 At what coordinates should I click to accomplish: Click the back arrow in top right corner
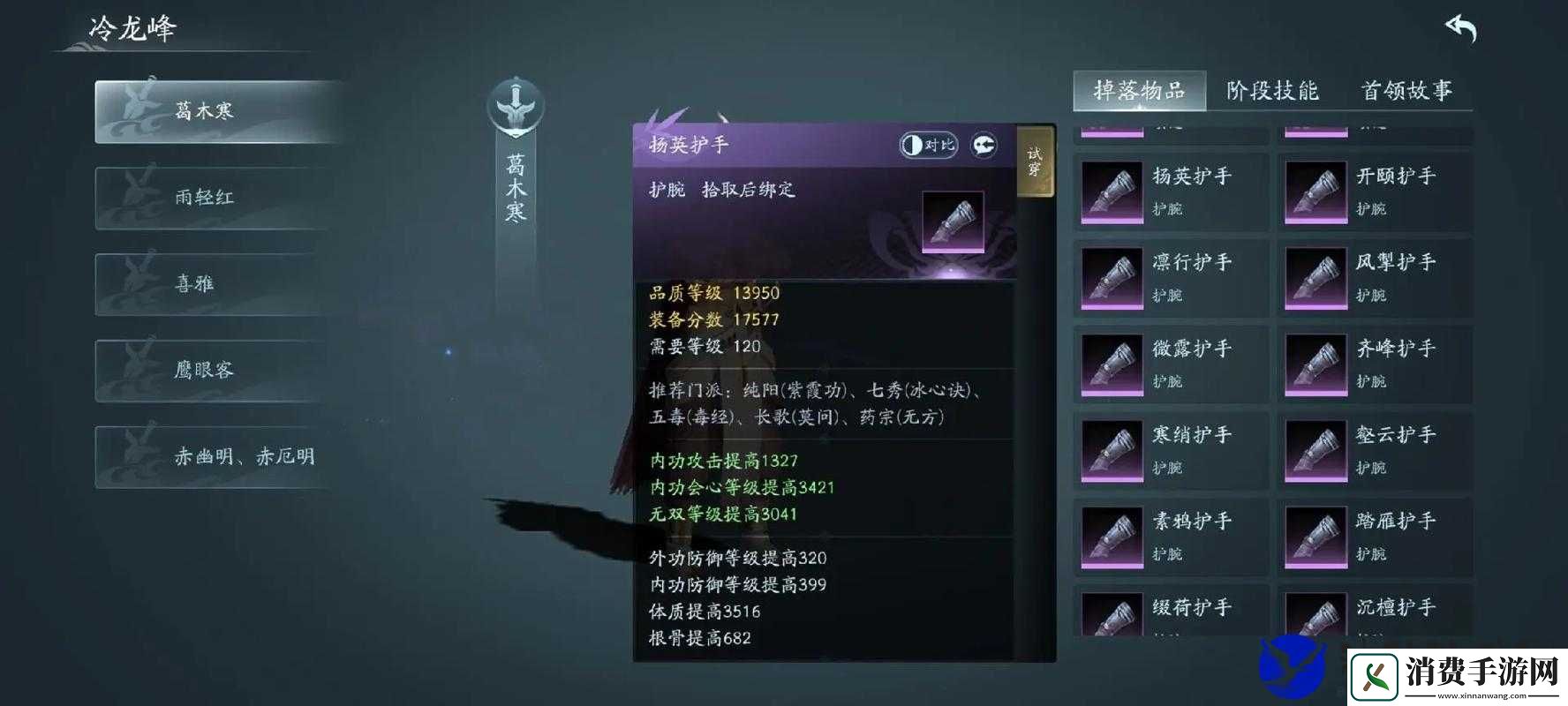pyautogui.click(x=1459, y=28)
